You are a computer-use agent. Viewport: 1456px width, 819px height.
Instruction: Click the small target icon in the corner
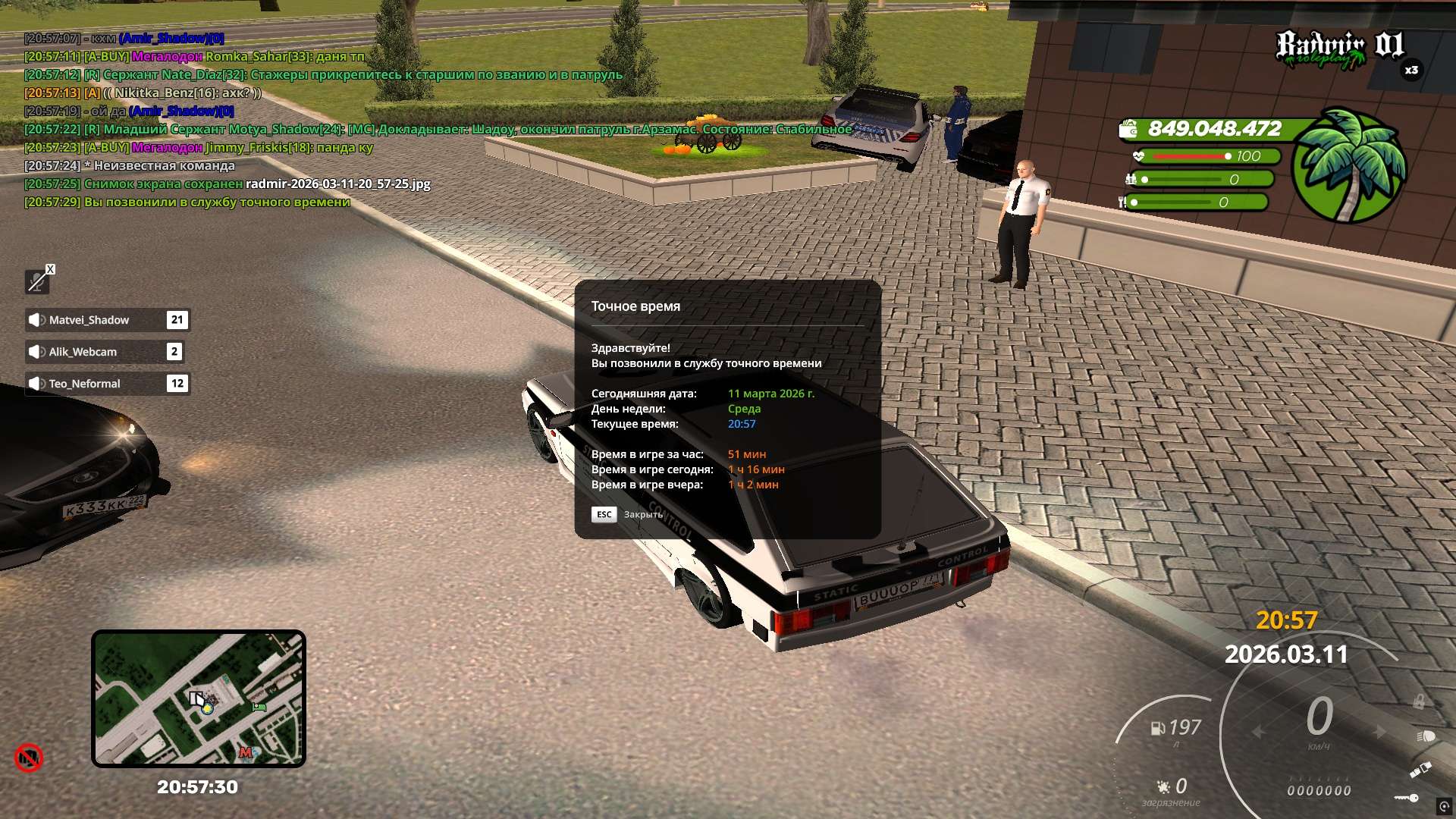click(1444, 806)
